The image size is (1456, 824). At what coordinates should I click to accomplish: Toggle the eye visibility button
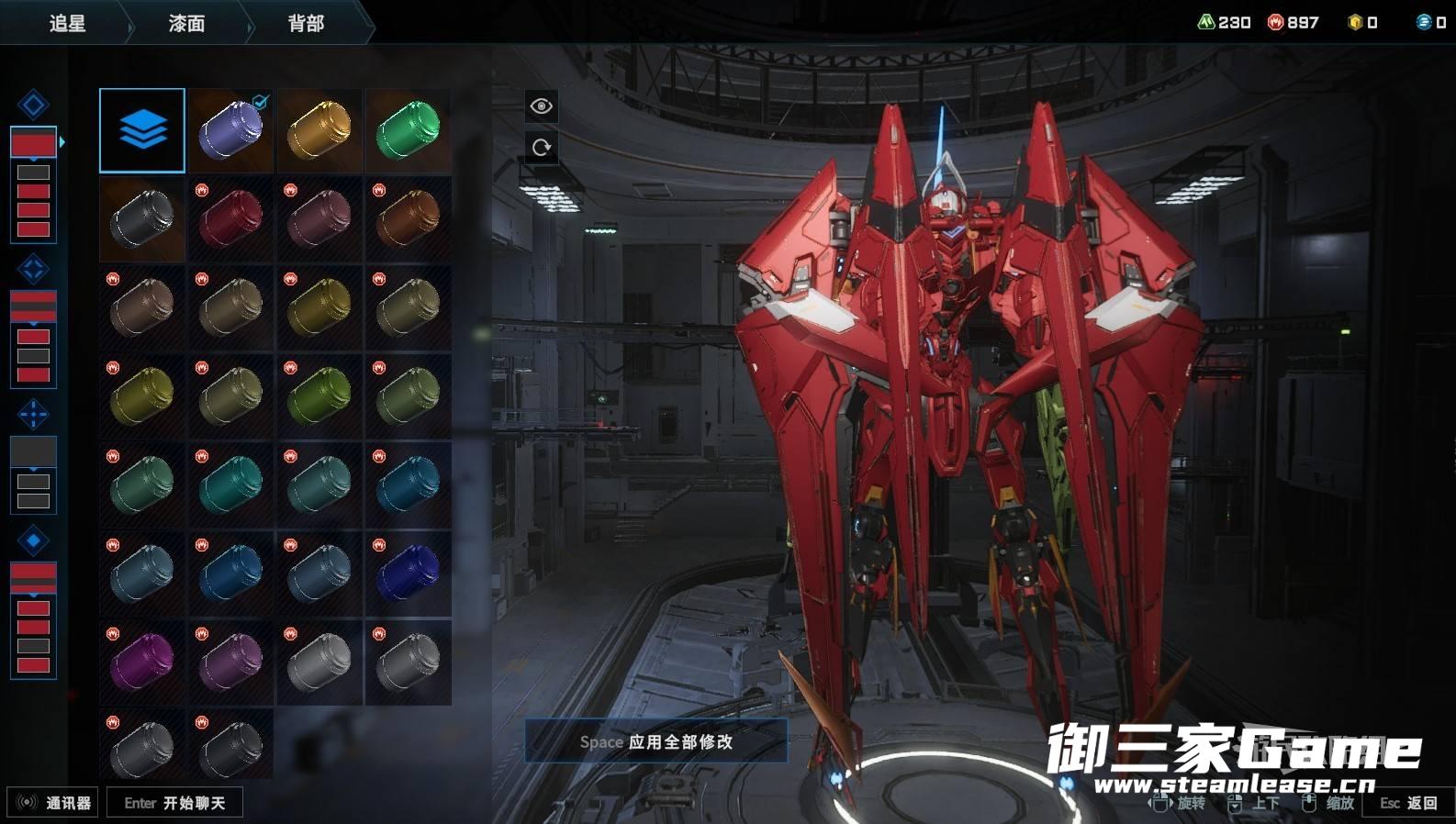[542, 106]
